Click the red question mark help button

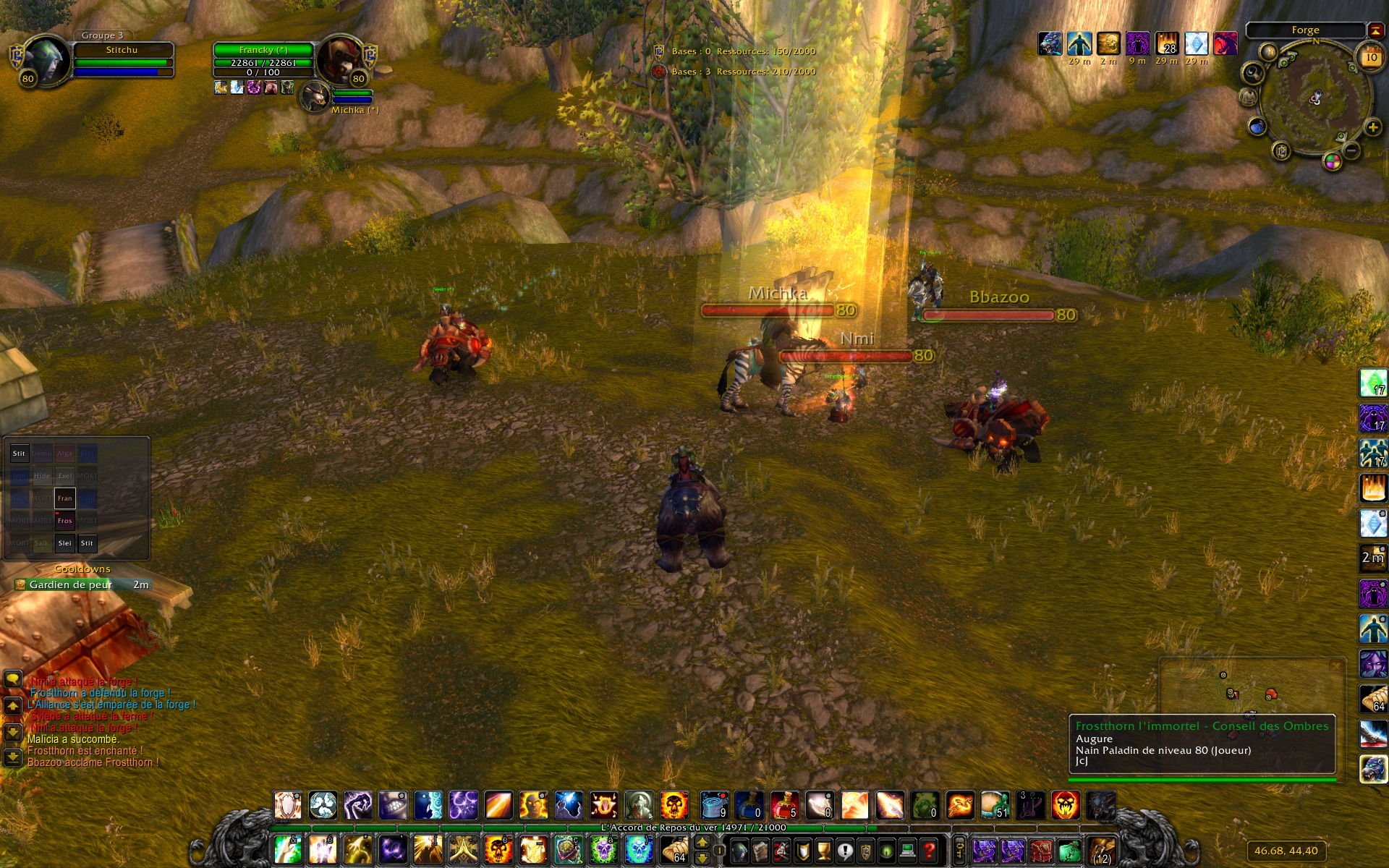(x=929, y=851)
